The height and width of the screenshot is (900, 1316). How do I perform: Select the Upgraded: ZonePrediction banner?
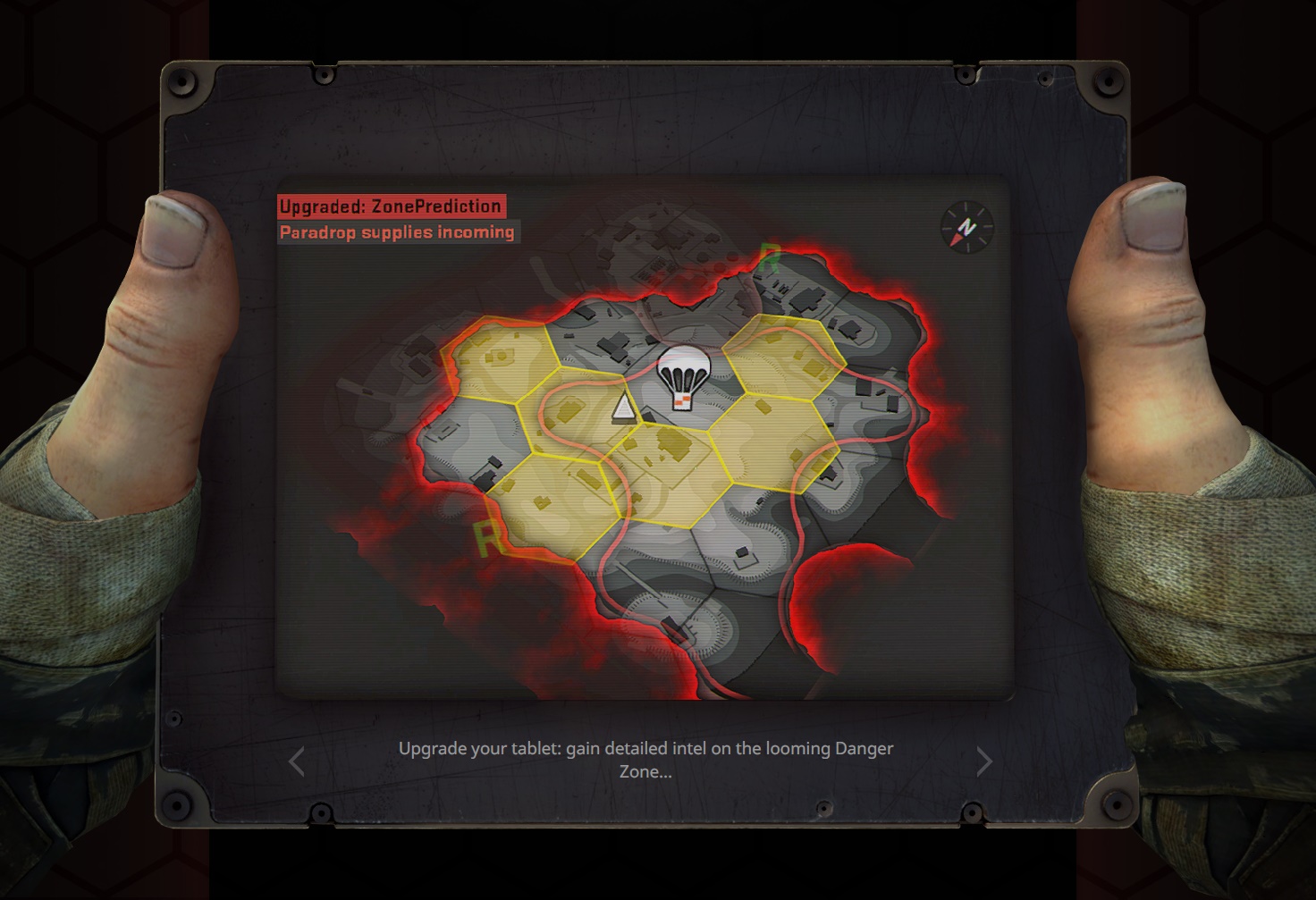point(391,206)
